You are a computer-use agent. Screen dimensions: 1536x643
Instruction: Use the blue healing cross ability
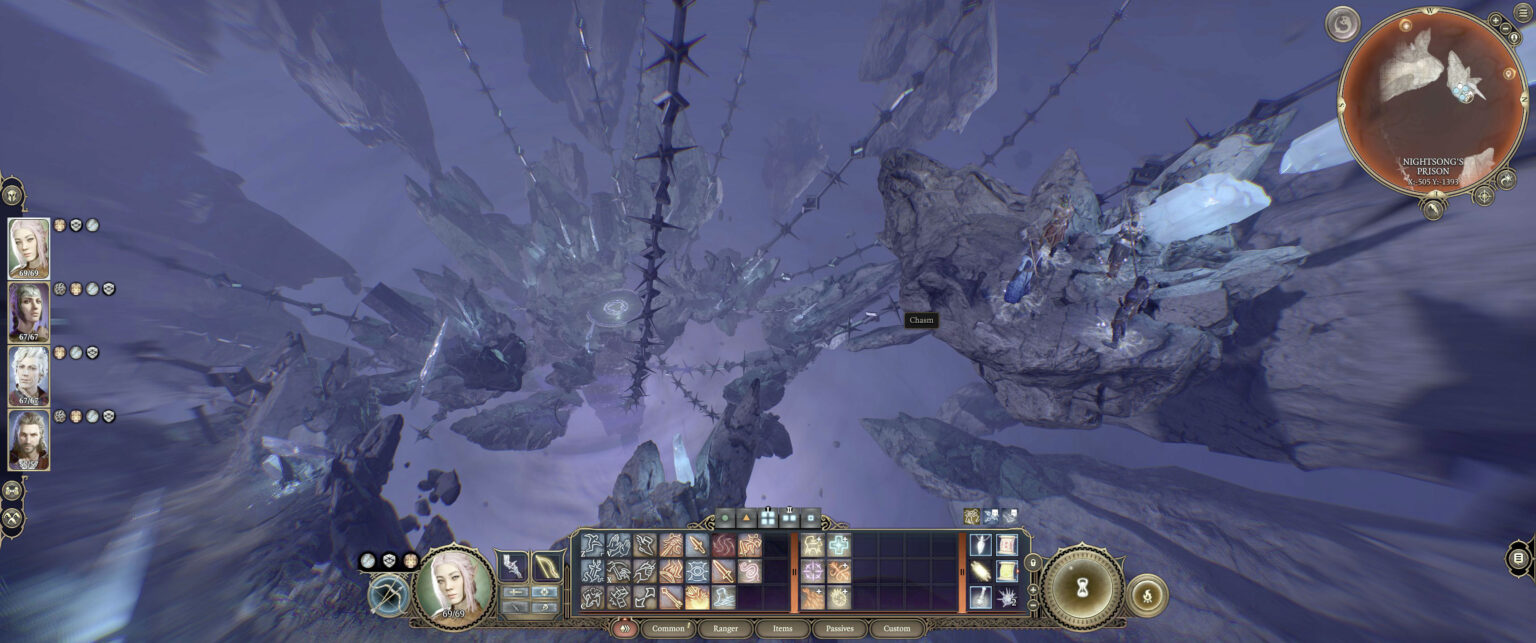[x=839, y=546]
